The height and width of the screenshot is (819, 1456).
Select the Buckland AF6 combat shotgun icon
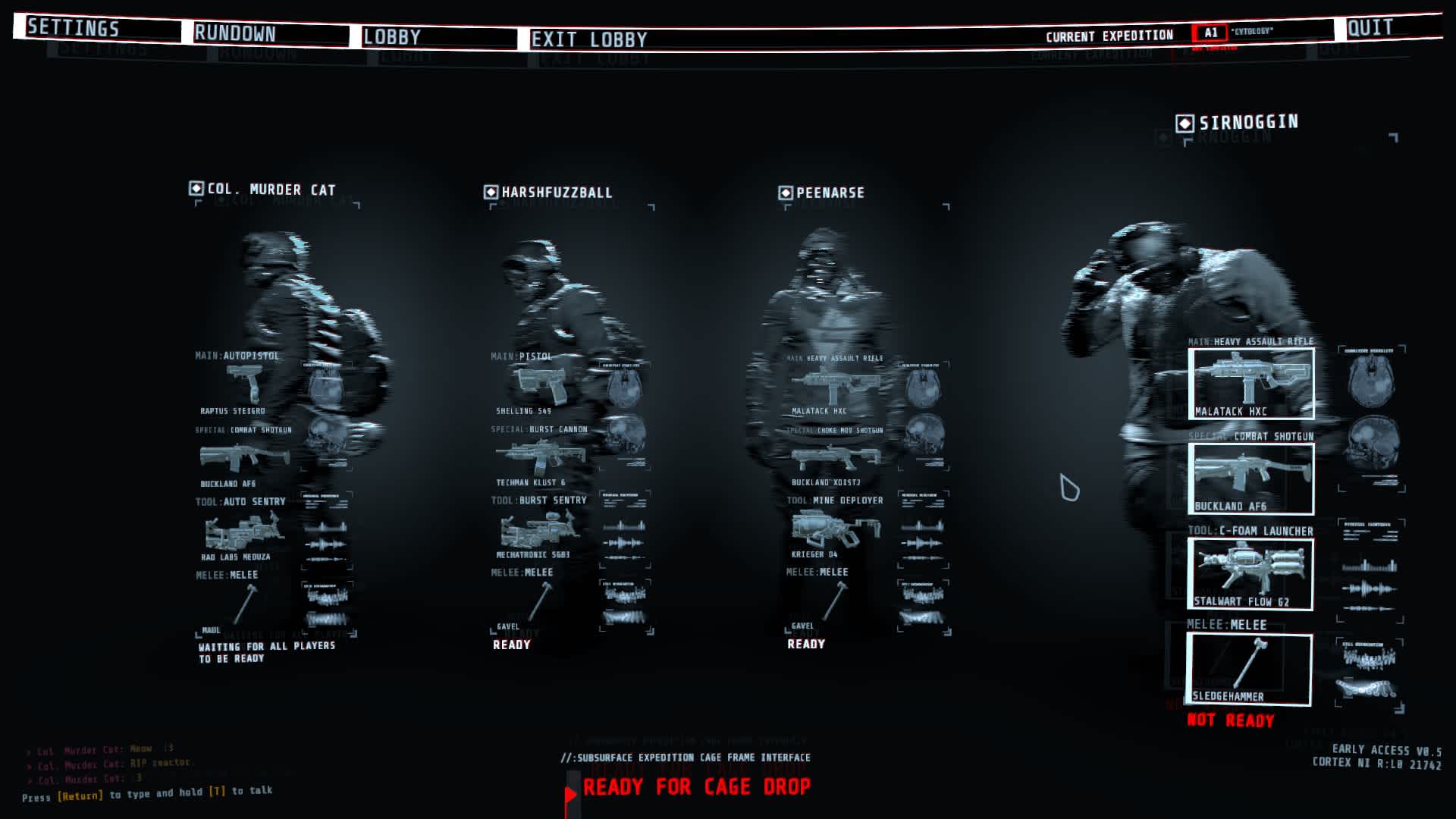[x=1251, y=476]
